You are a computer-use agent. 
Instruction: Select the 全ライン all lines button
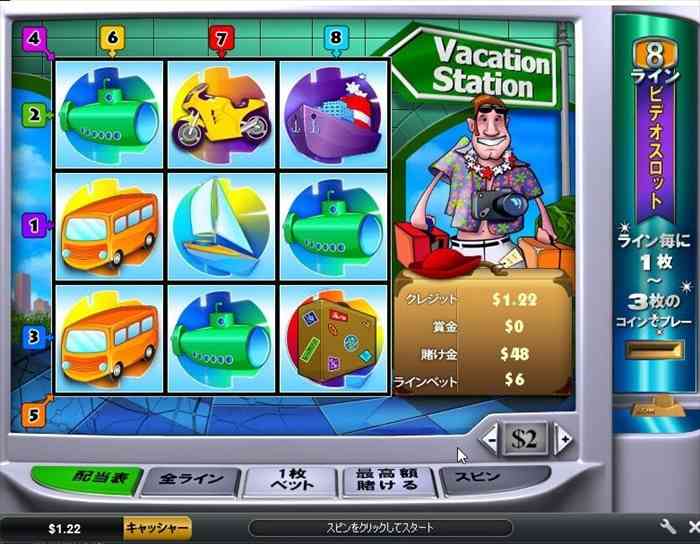[188, 481]
